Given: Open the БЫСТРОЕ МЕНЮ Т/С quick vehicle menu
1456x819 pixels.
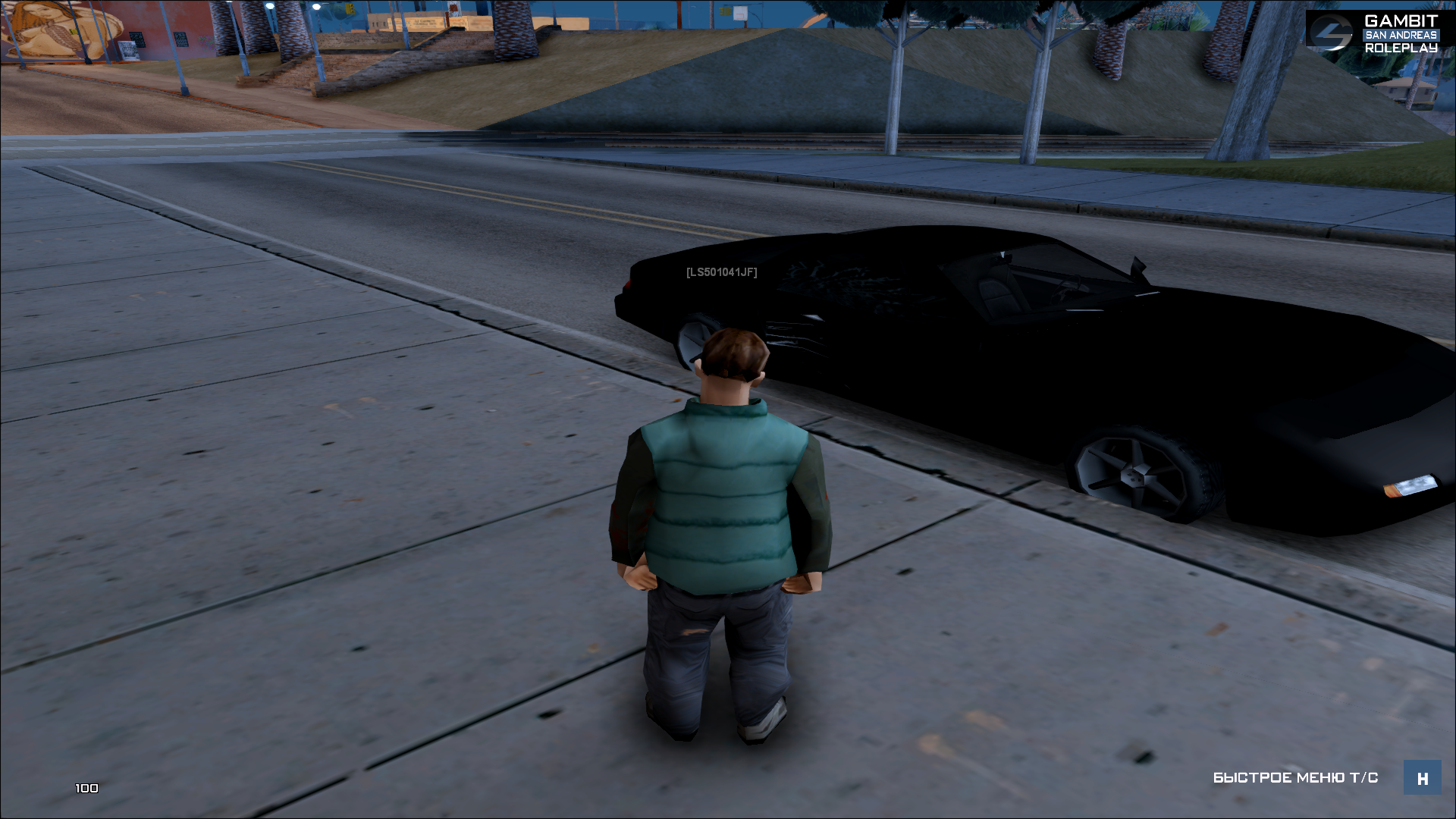Looking at the screenshot, I should tap(1422, 778).
